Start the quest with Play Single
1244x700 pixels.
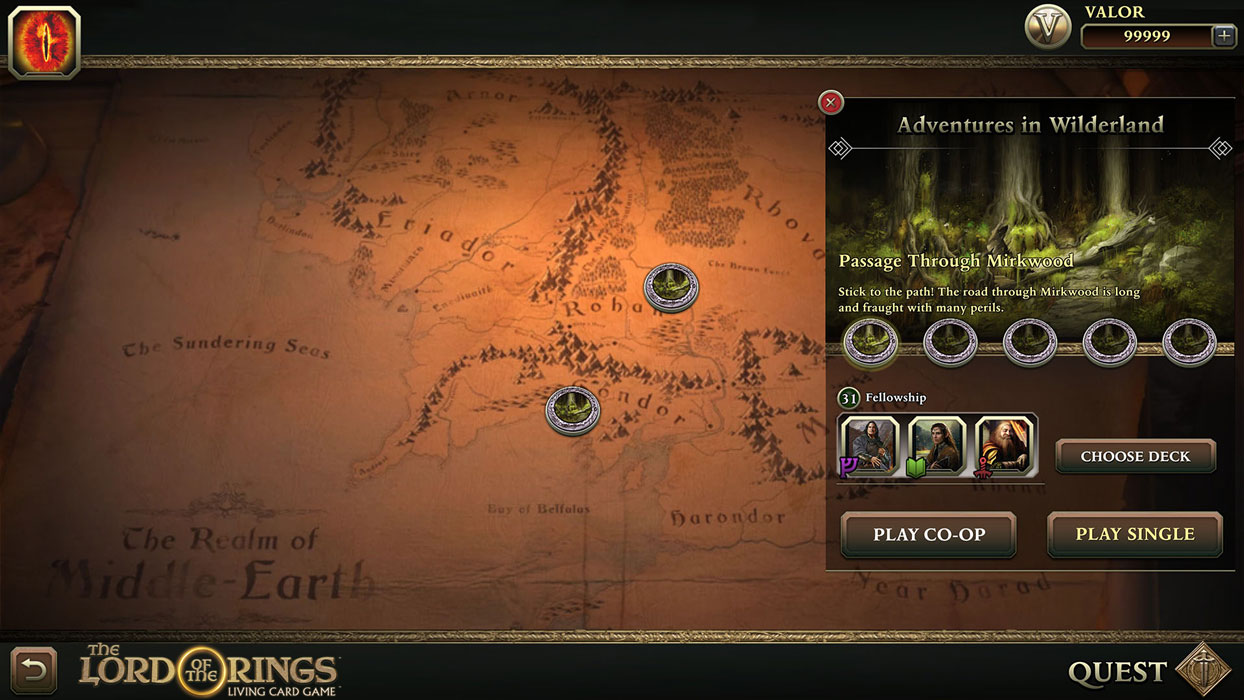pyautogui.click(x=1135, y=534)
